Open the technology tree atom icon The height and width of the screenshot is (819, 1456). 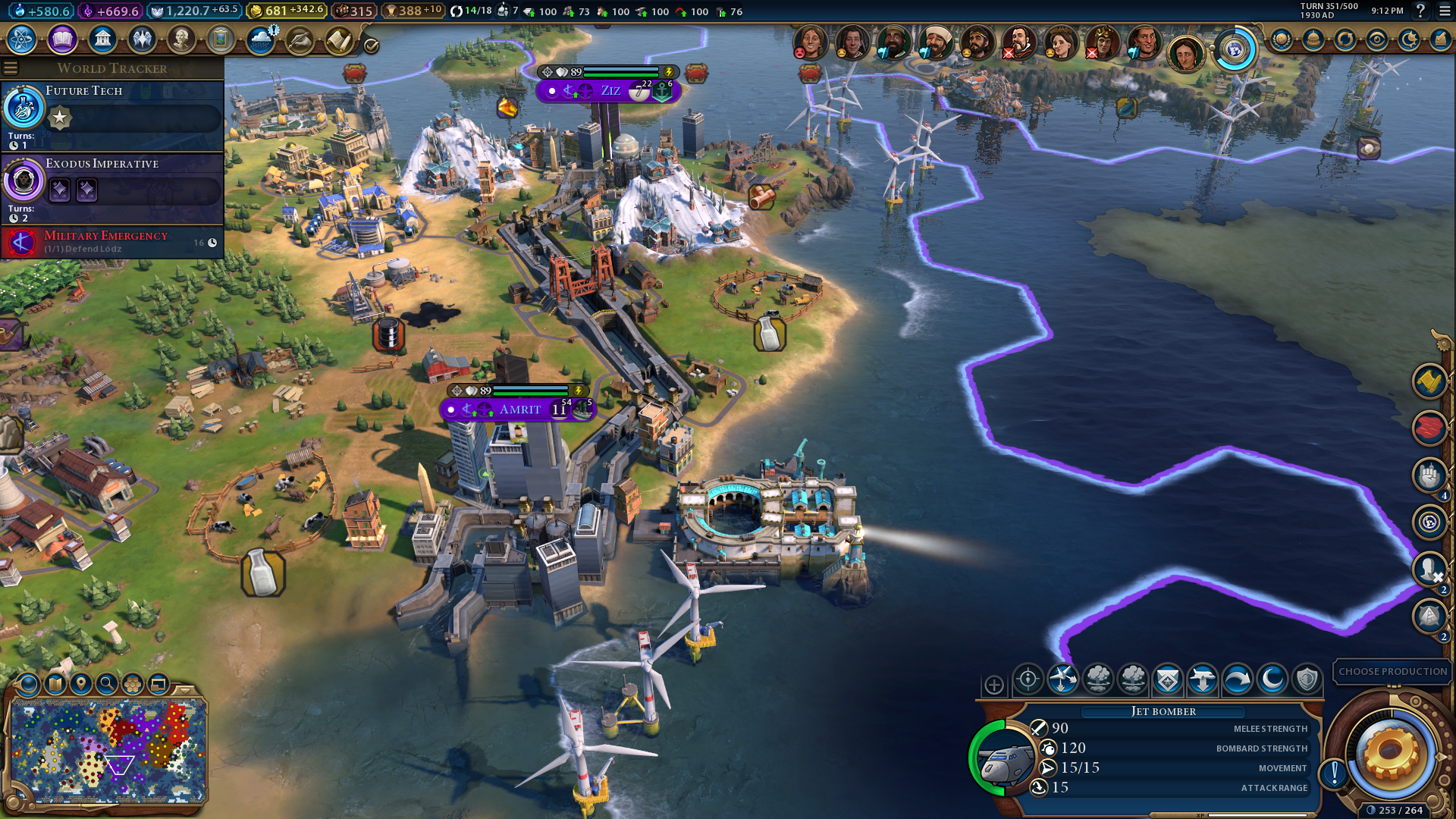tap(22, 39)
